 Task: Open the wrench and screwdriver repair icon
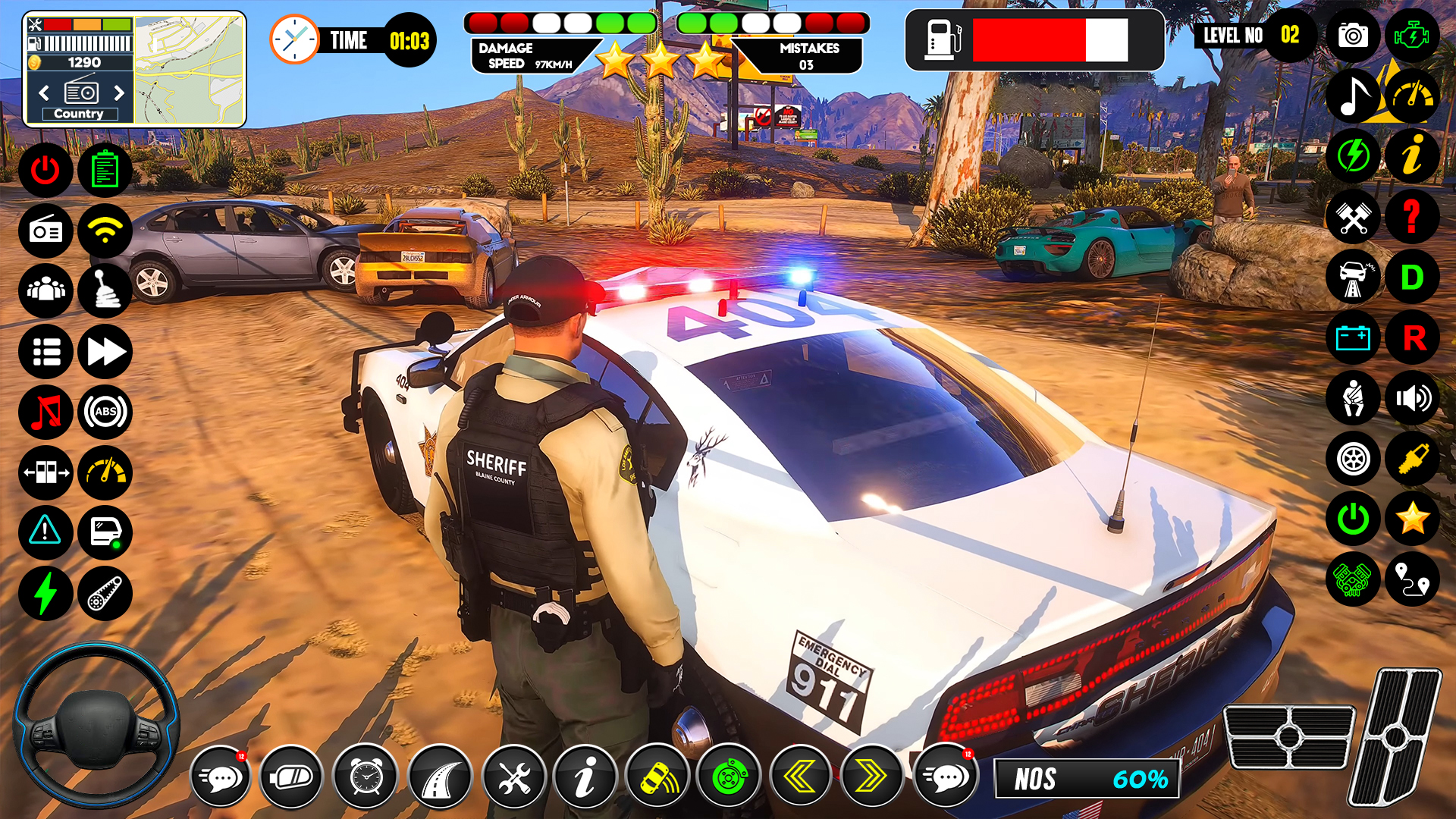pyautogui.click(x=513, y=776)
